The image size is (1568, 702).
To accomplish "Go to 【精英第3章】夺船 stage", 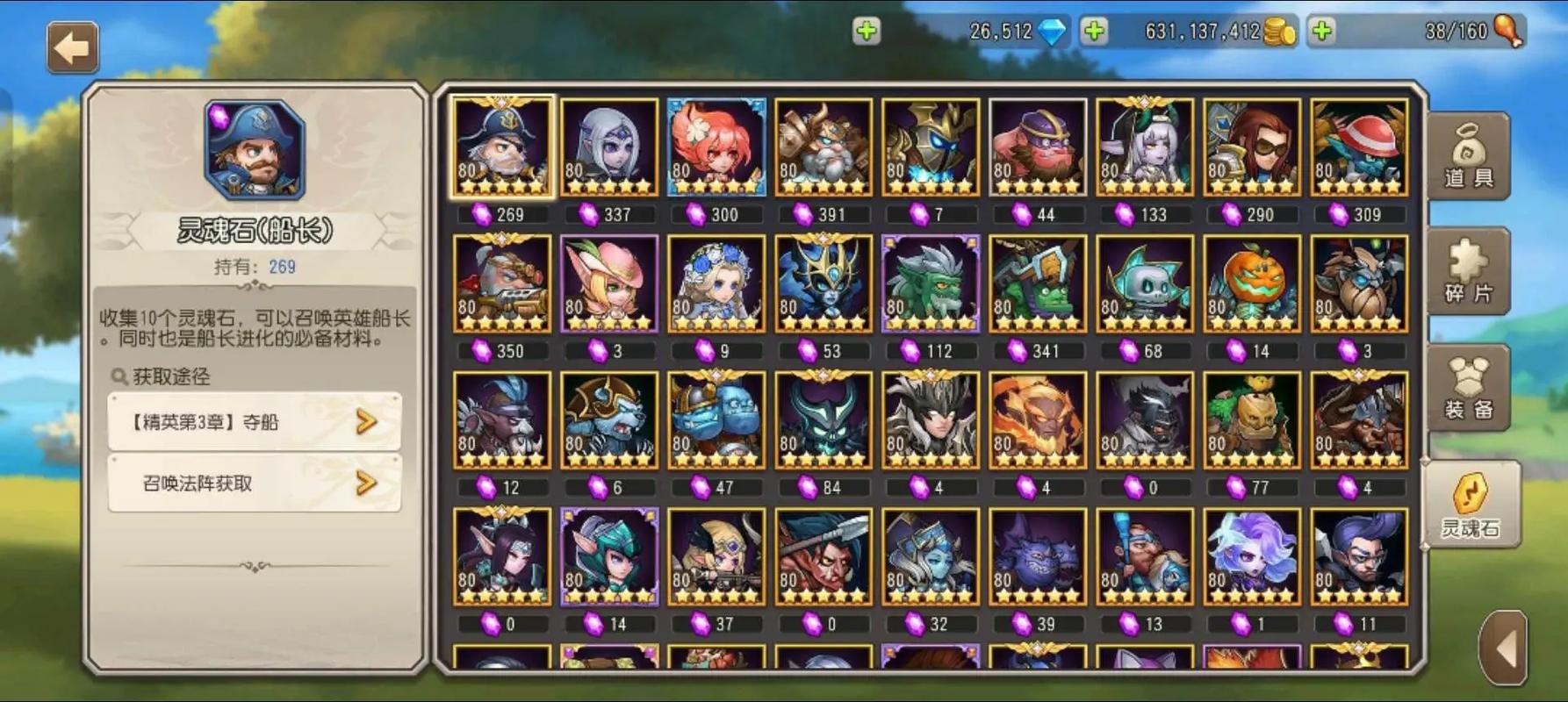I will click(255, 422).
